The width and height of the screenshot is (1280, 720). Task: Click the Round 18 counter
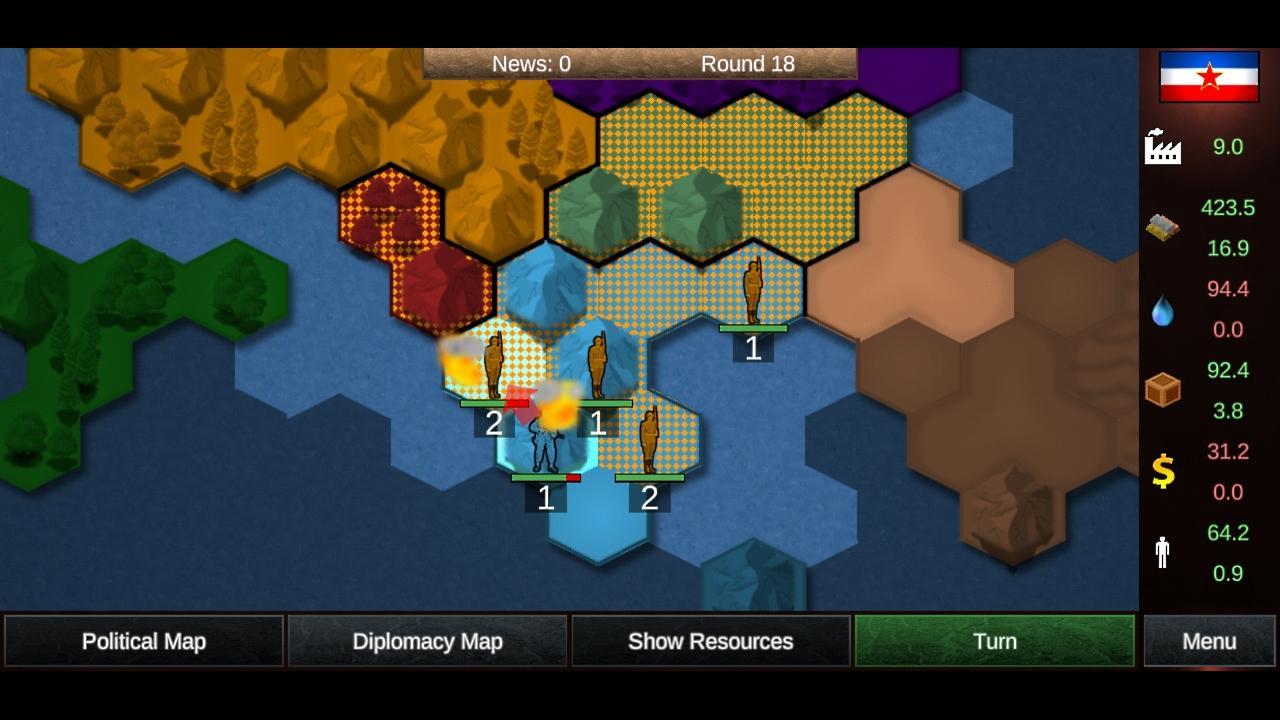click(748, 63)
